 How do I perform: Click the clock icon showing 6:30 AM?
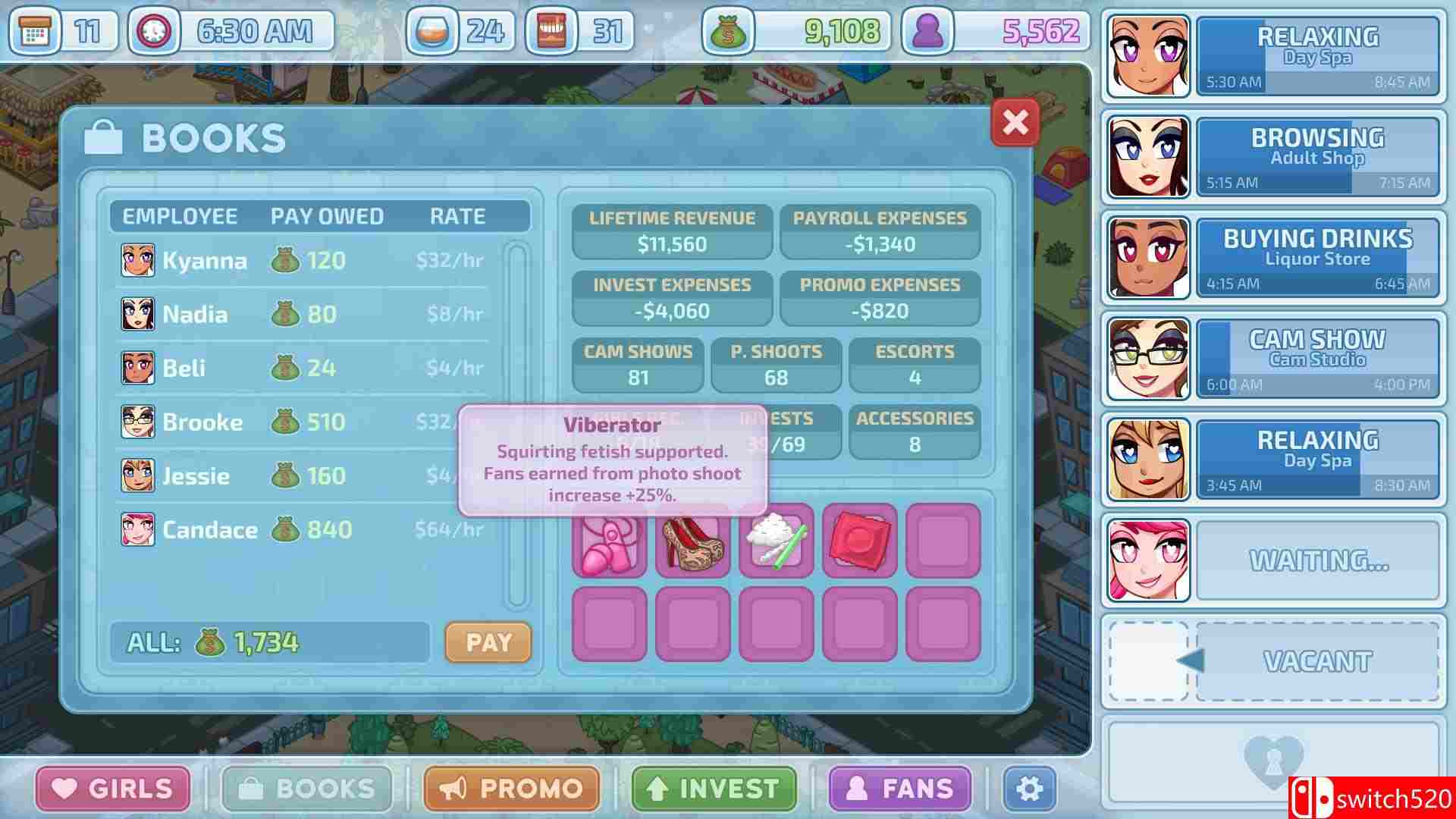click(152, 31)
